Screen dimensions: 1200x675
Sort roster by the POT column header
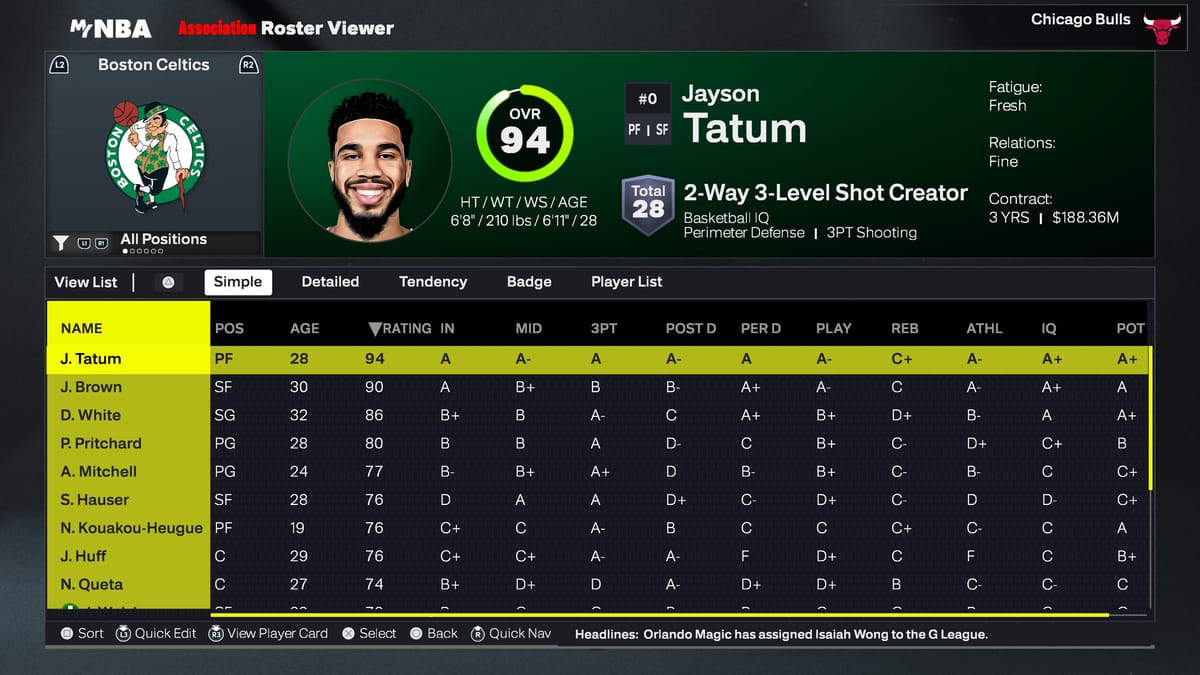1130,328
